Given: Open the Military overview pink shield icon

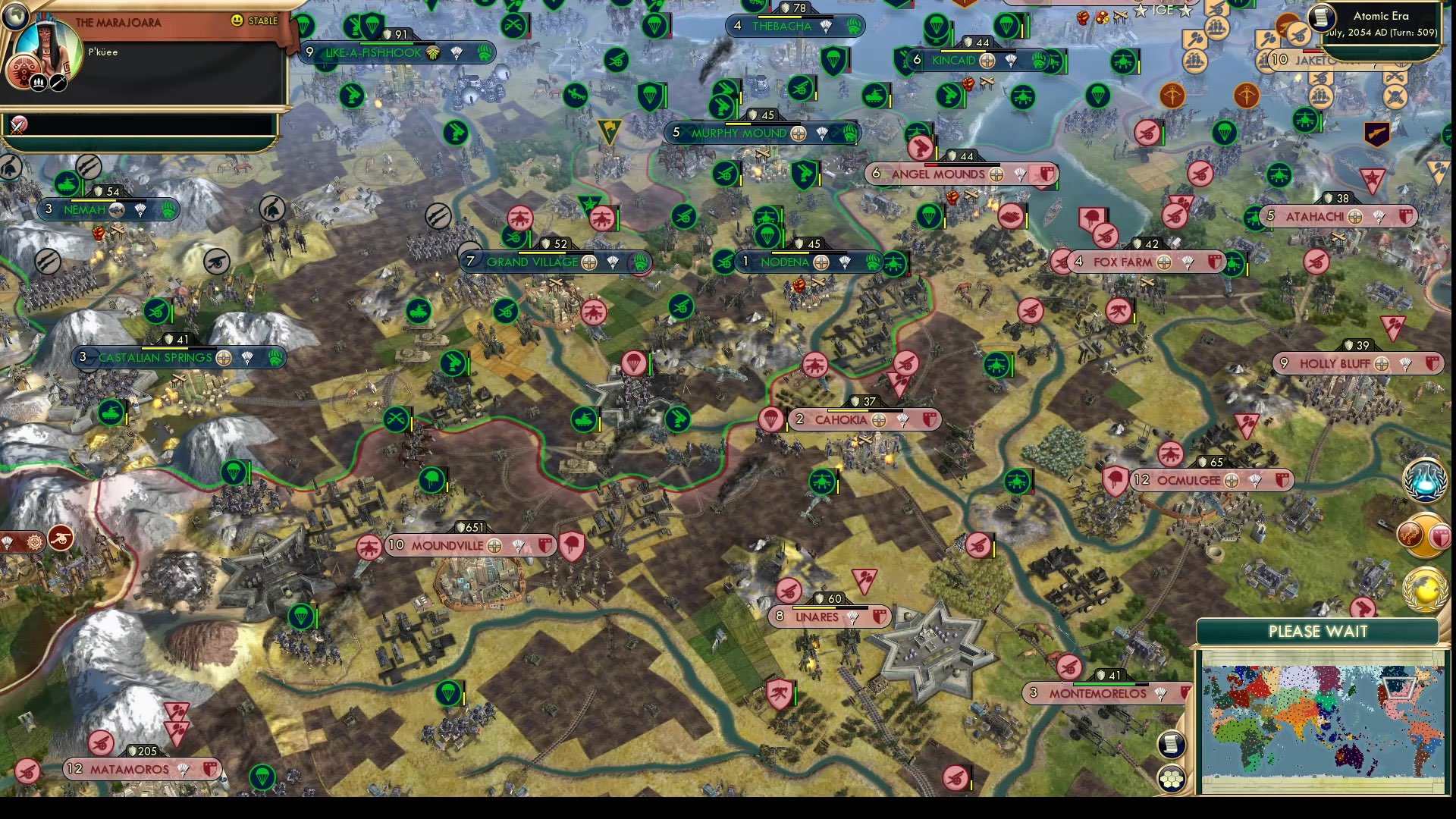Looking at the screenshot, I should pos(1440,535).
